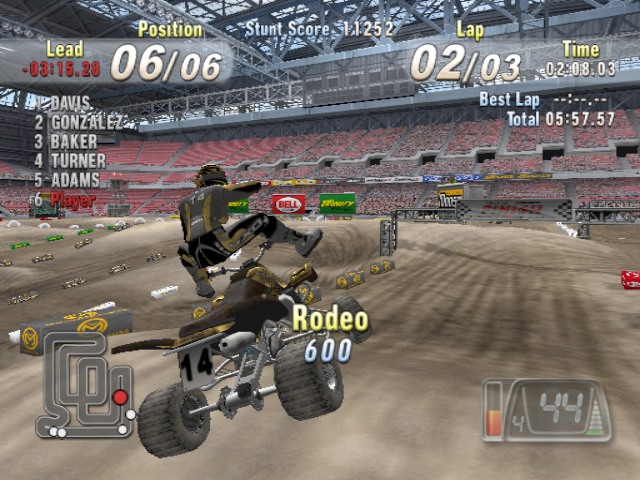
Task: Select DAVIS in the standings list
Action: click(70, 103)
